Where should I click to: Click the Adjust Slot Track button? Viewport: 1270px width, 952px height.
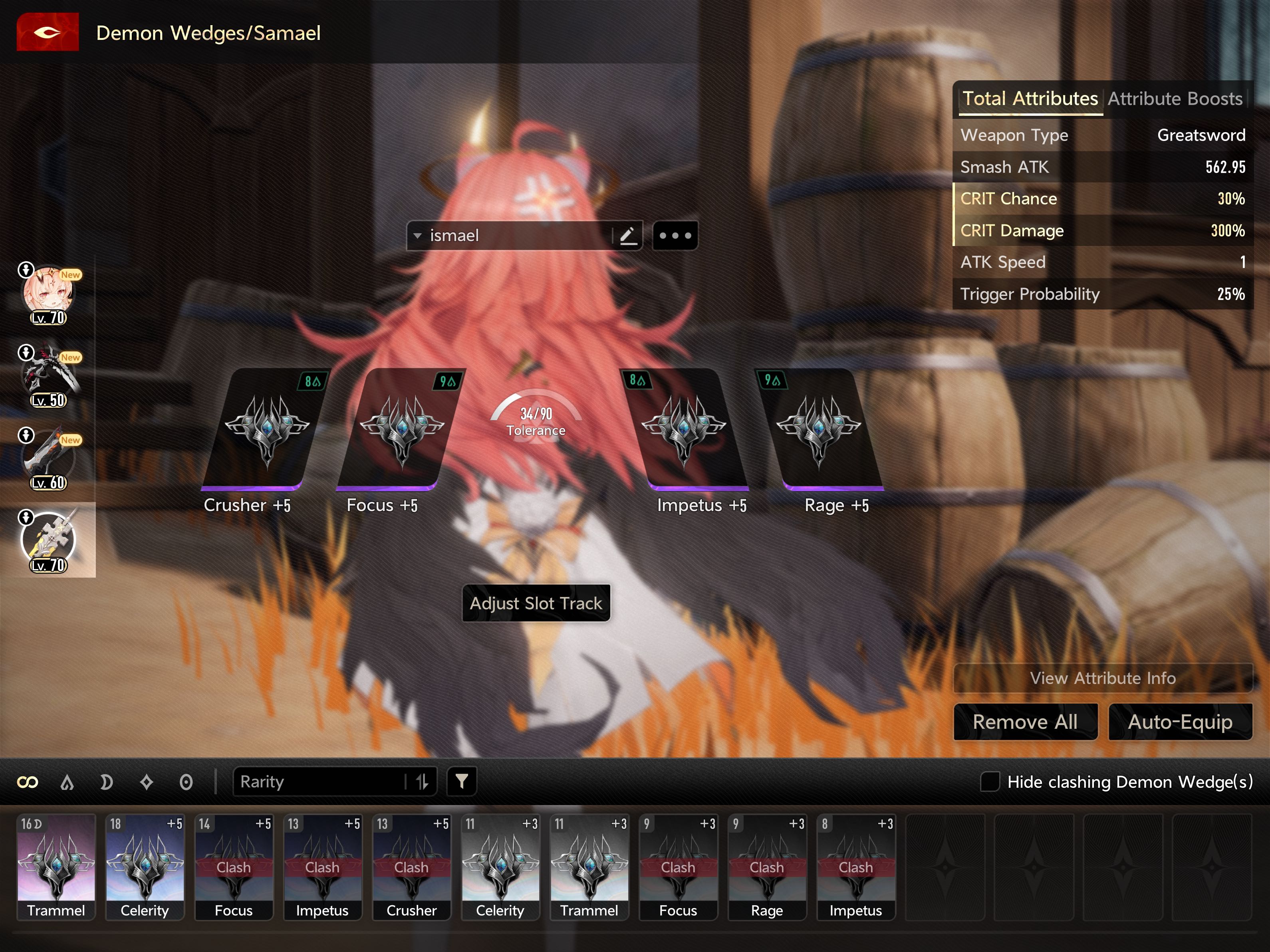[x=536, y=603]
